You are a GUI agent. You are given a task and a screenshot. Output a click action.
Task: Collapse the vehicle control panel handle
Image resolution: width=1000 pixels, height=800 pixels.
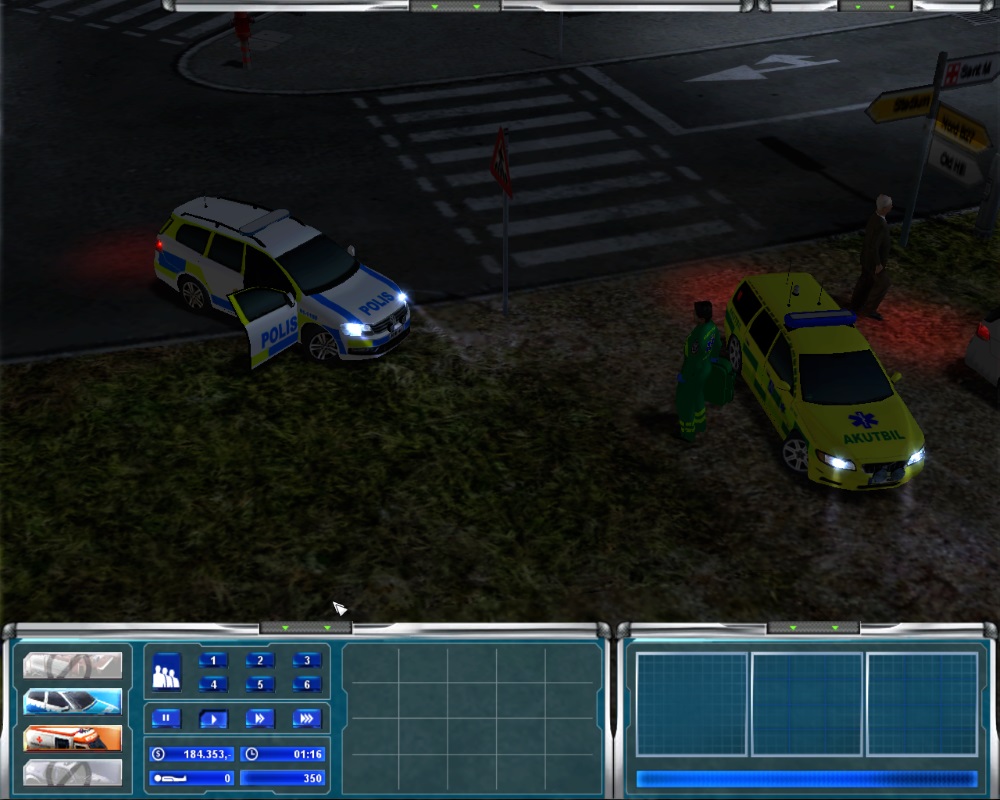[305, 628]
